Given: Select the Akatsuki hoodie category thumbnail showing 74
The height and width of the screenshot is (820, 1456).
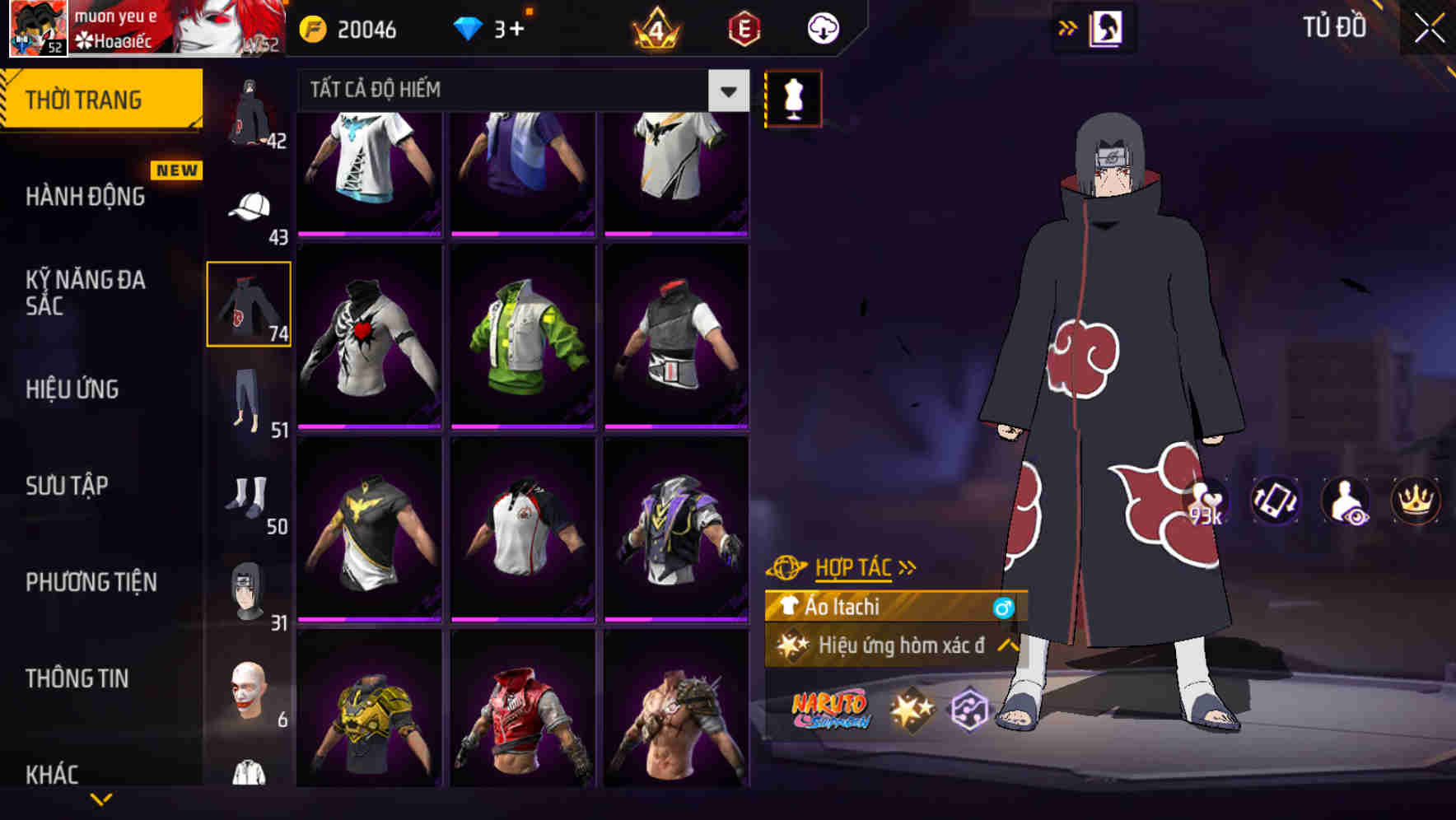Looking at the screenshot, I should (x=250, y=305).
